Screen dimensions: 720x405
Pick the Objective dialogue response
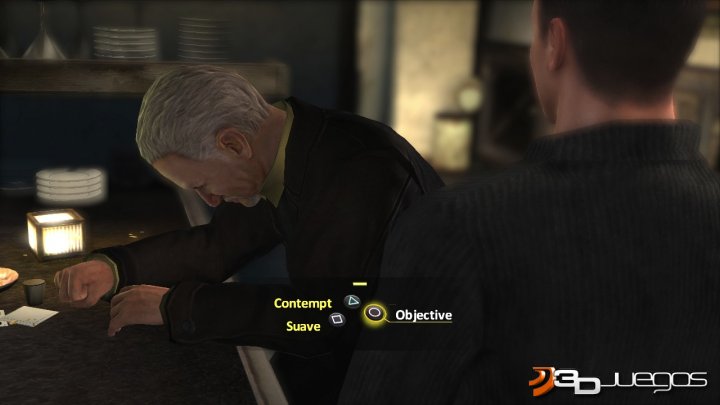coord(423,315)
